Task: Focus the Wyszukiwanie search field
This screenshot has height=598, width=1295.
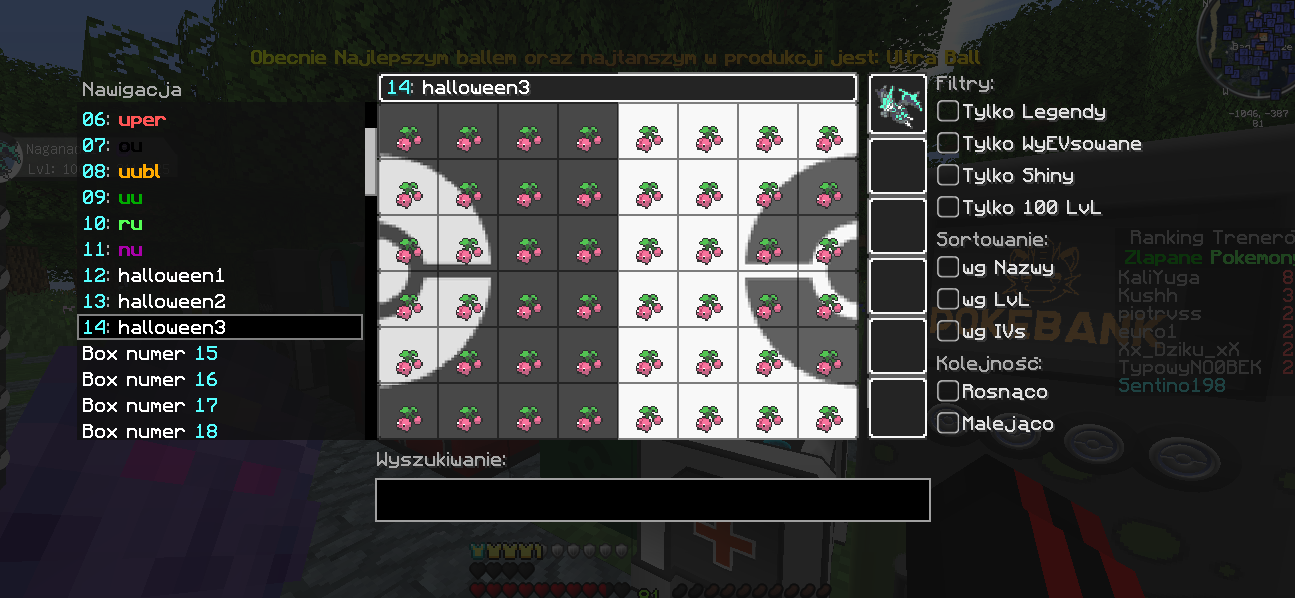Action: click(652, 500)
